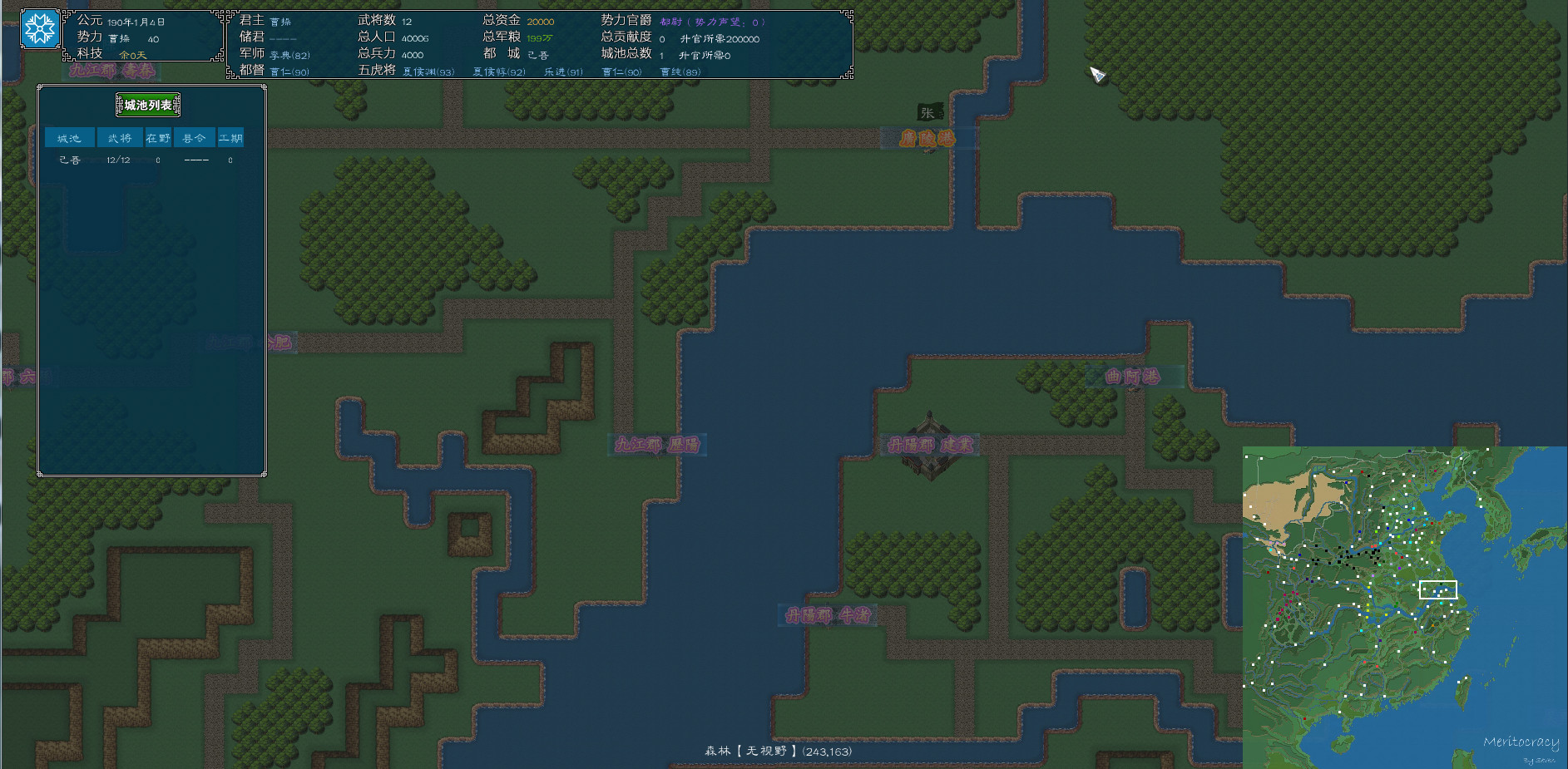
Task: Select the 九江郡 历阳 map location label
Action: point(657,446)
